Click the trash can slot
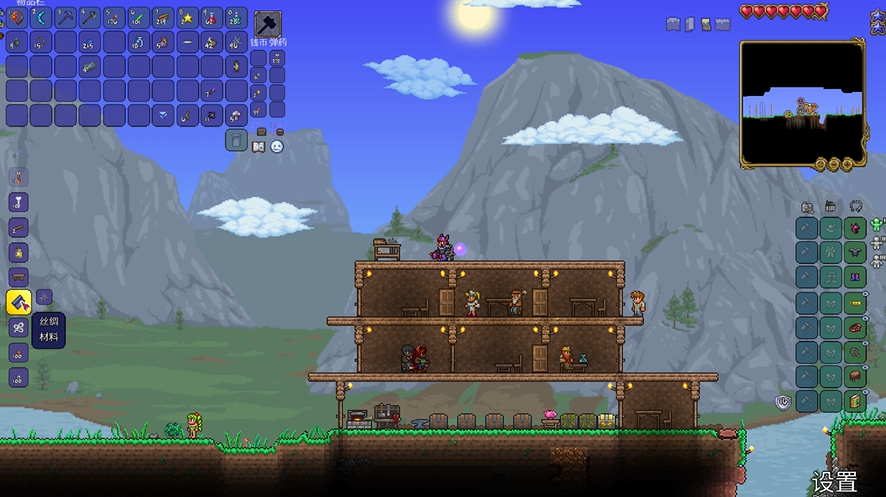The image size is (886, 497). pos(236,141)
